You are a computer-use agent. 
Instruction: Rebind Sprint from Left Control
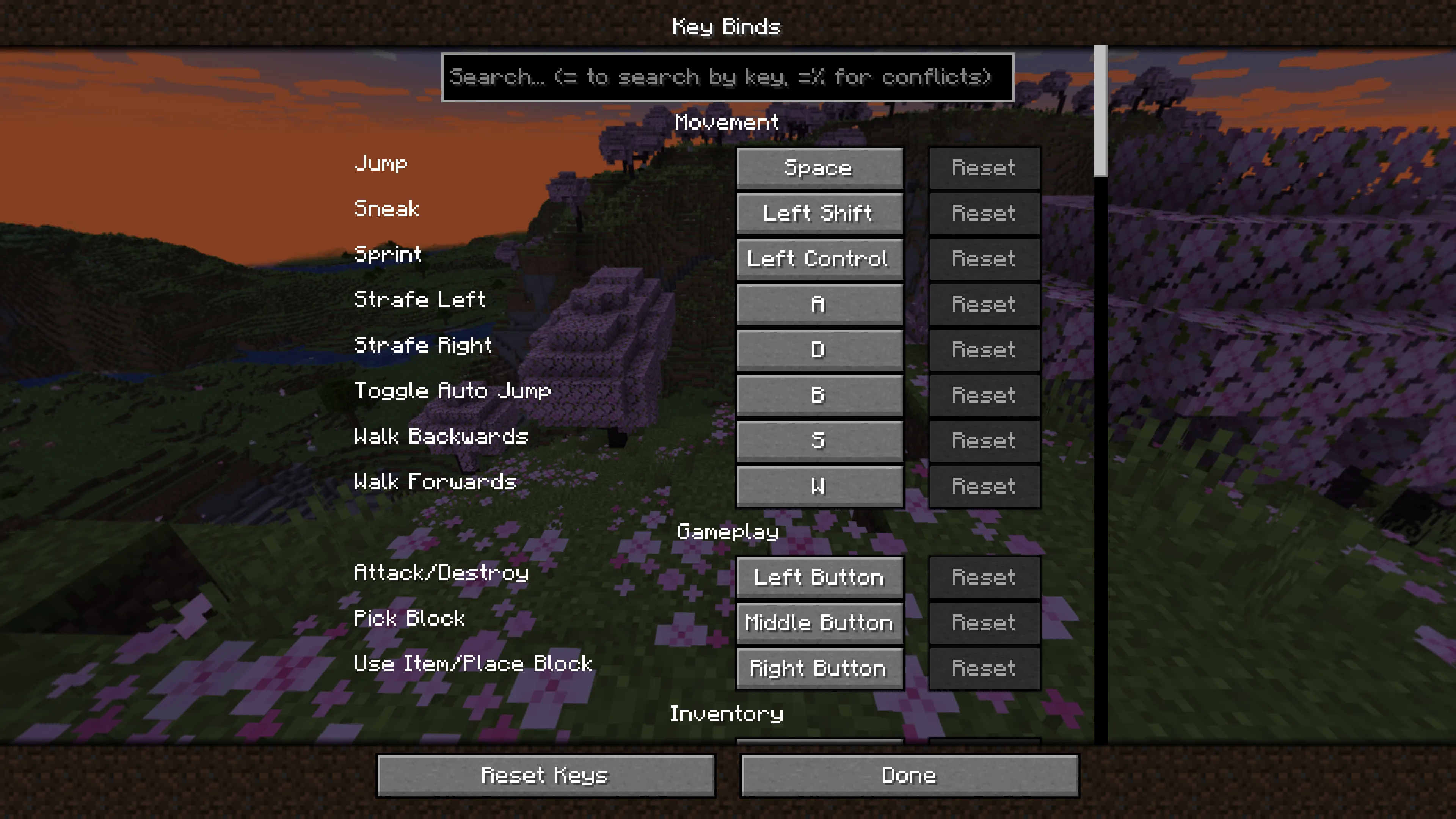click(x=819, y=259)
